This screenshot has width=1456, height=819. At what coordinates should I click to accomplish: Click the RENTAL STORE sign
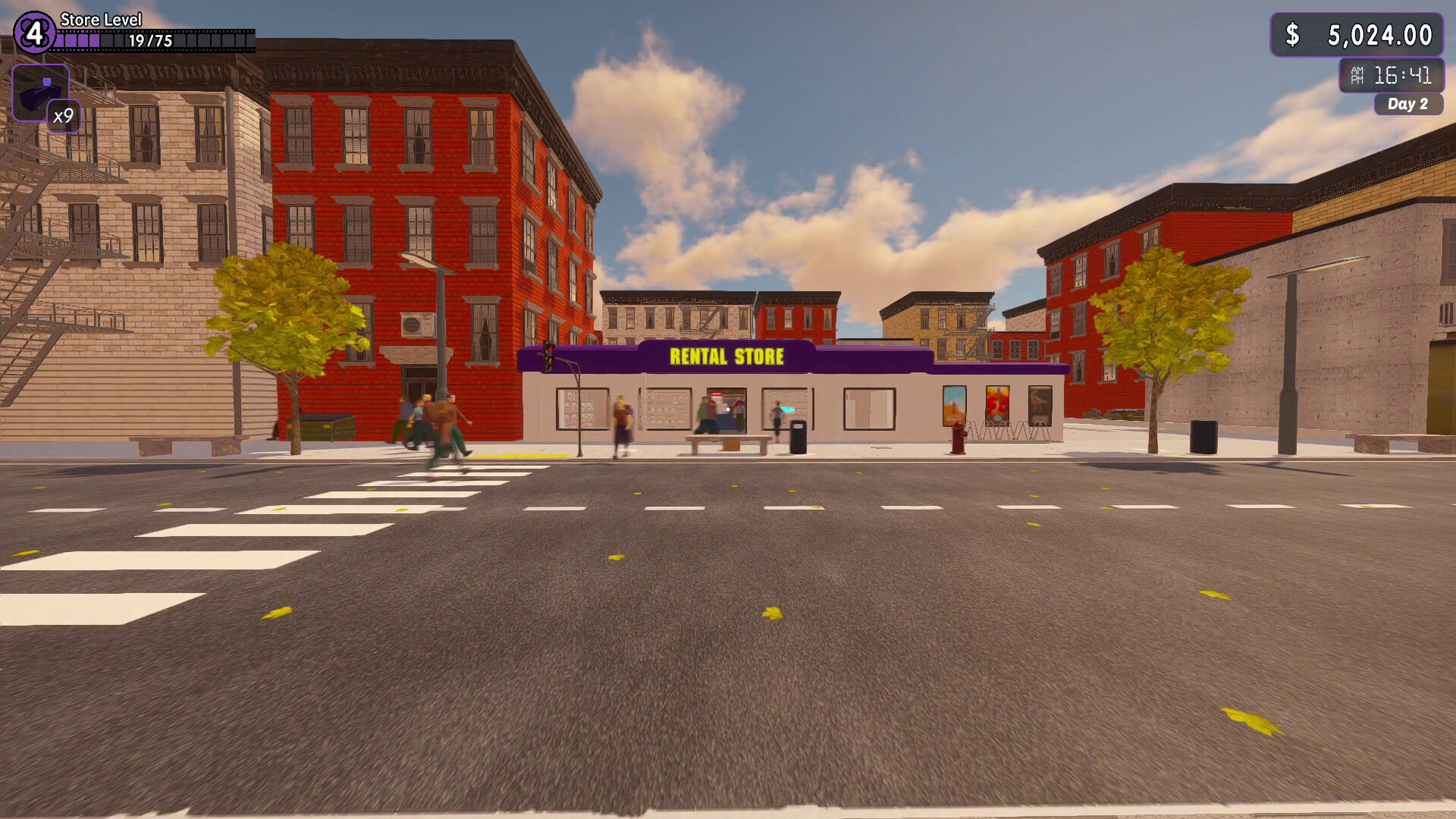coord(726,355)
